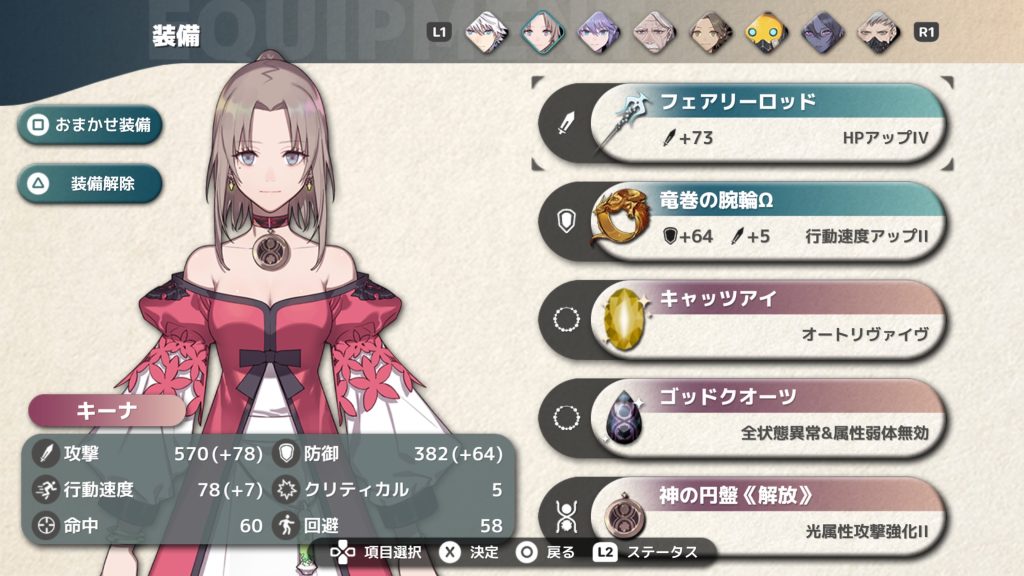The image size is (1024, 576).
Task: Switch to the elderly gray-haired character portrait
Action: tap(651, 31)
